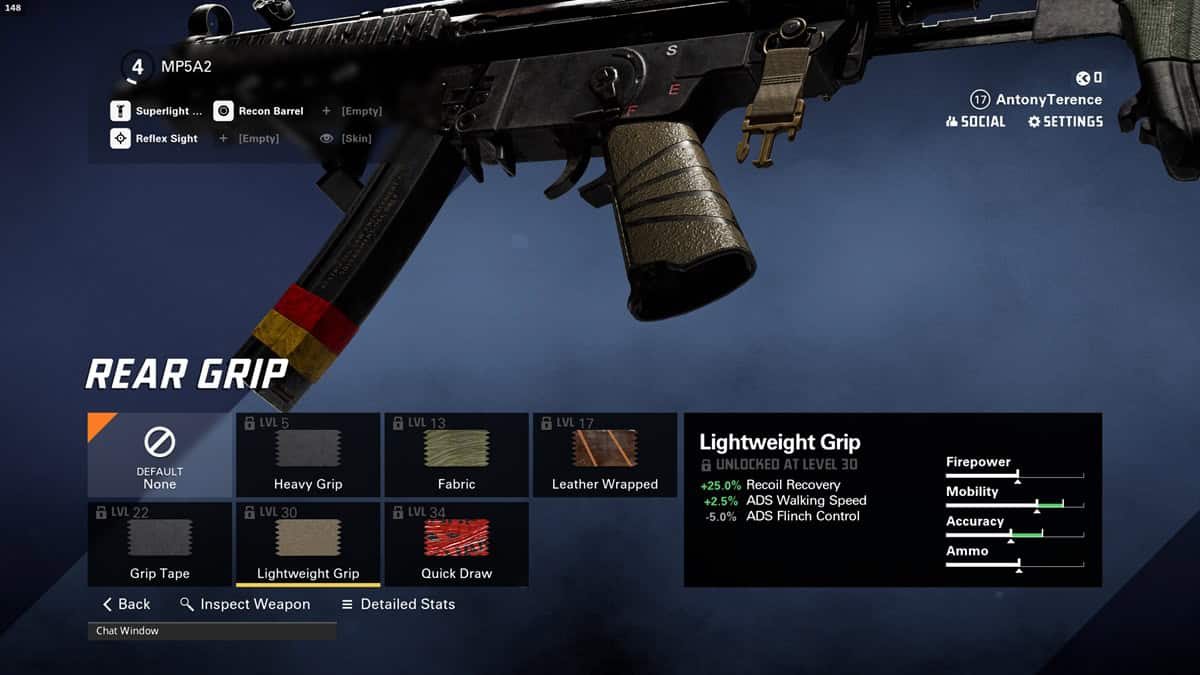1200x675 pixels.
Task: Select the Default None grip tile
Action: [159, 455]
